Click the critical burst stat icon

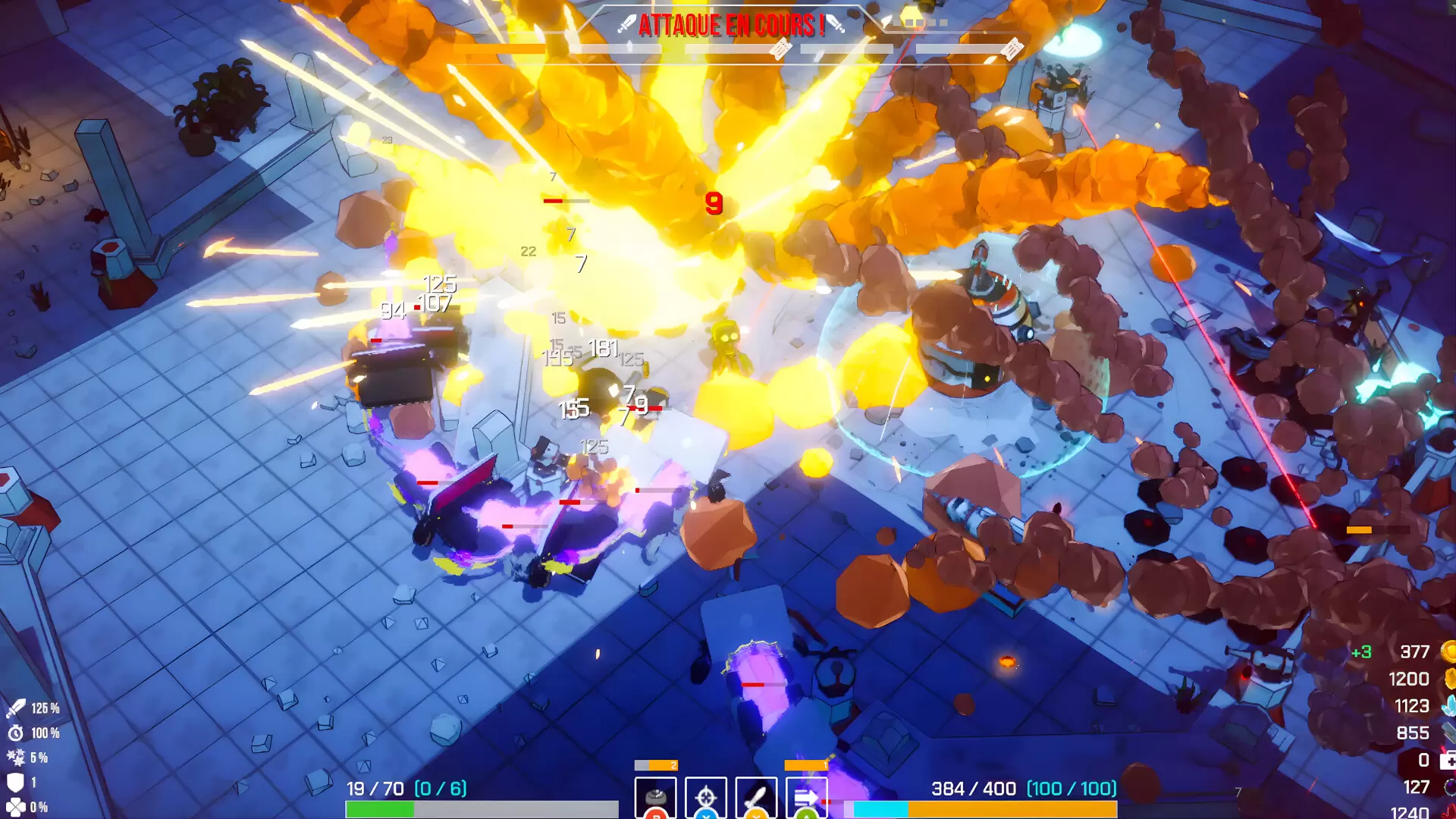coord(16,758)
